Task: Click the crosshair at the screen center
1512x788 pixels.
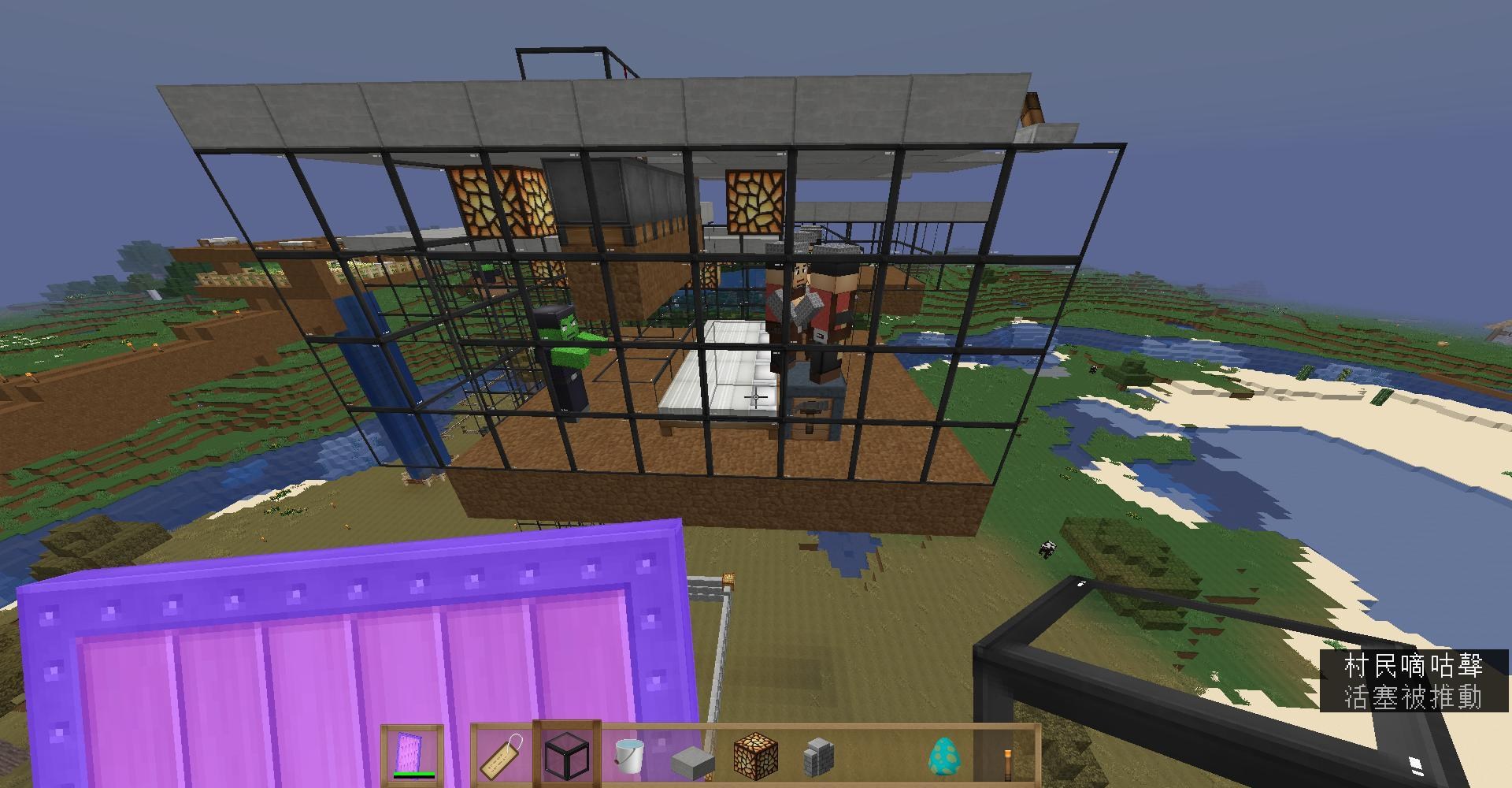Action: click(754, 396)
